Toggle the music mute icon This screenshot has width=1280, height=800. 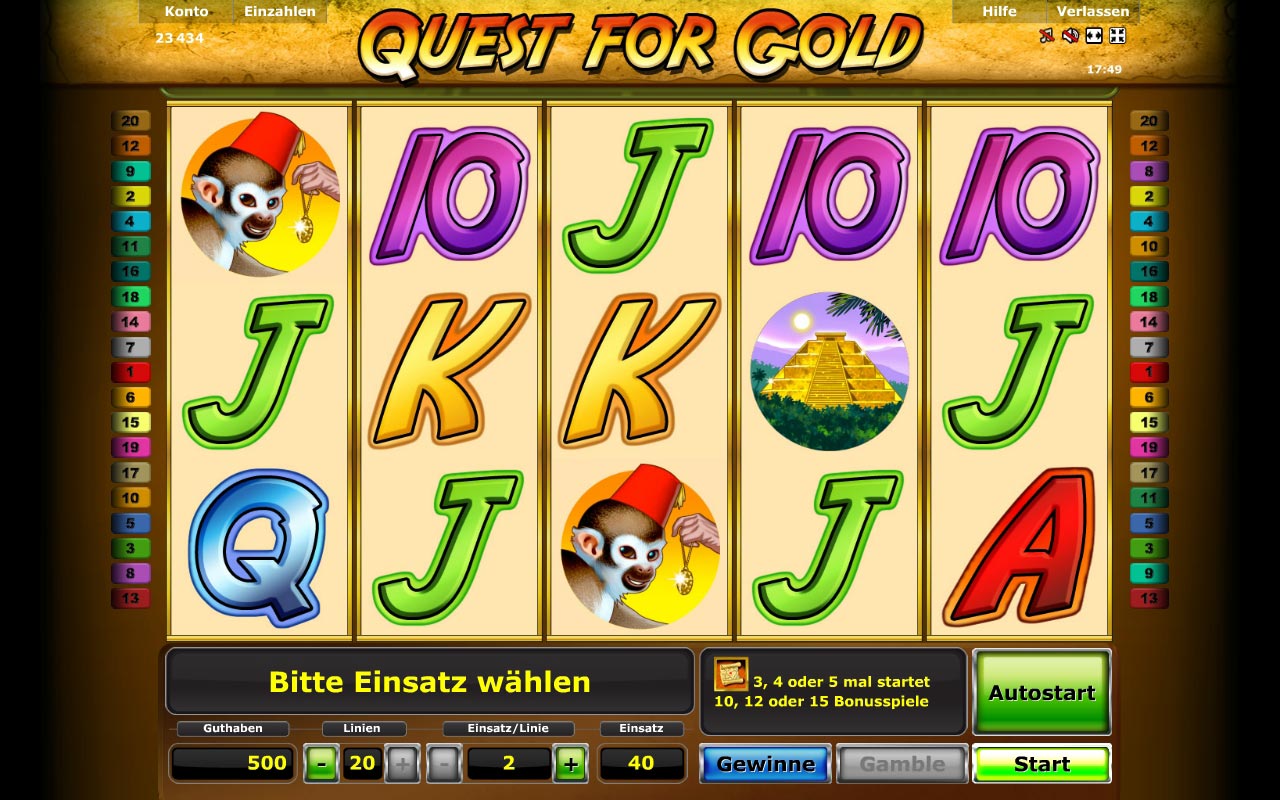pyautogui.click(x=1046, y=36)
